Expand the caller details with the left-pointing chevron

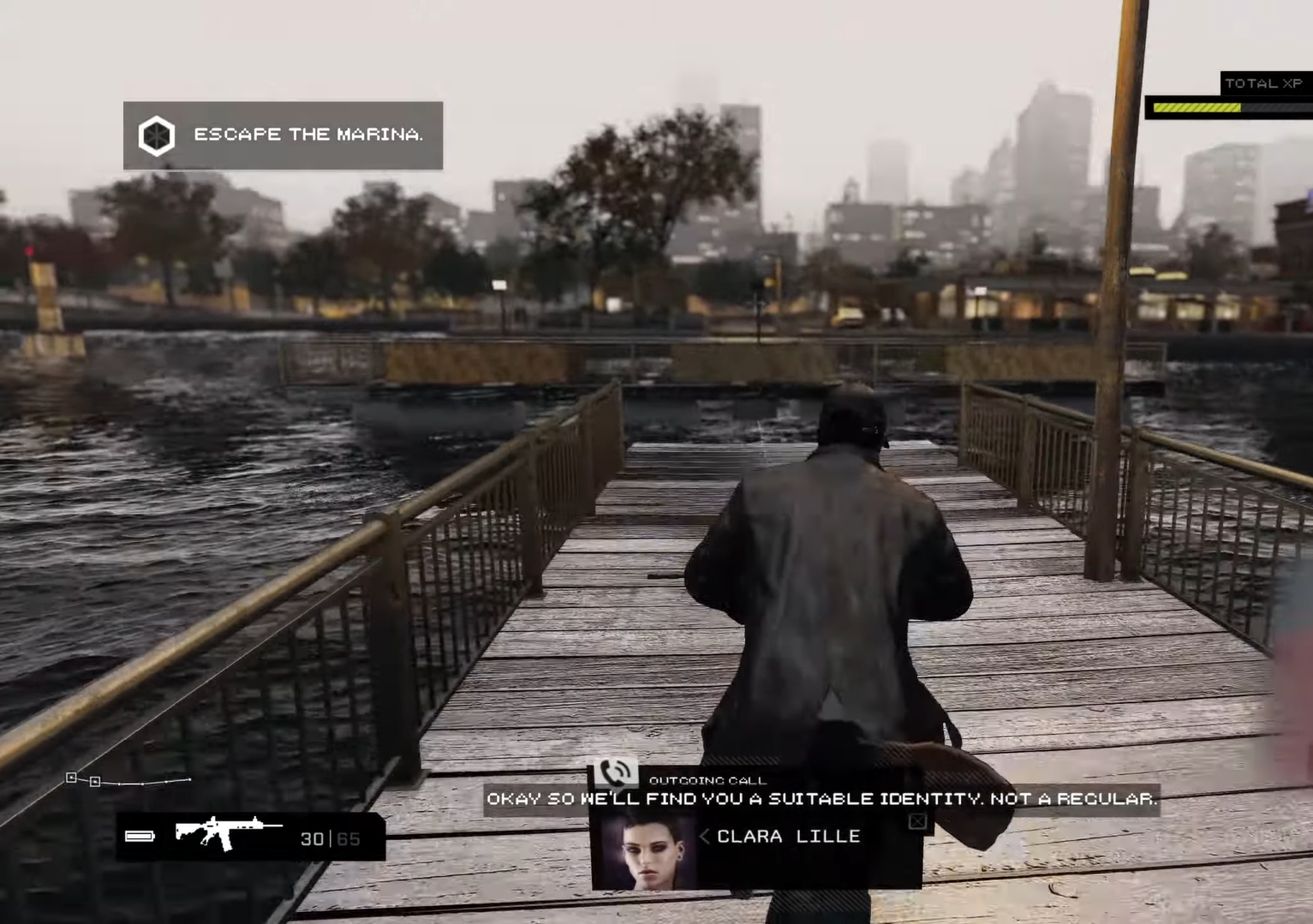[703, 837]
